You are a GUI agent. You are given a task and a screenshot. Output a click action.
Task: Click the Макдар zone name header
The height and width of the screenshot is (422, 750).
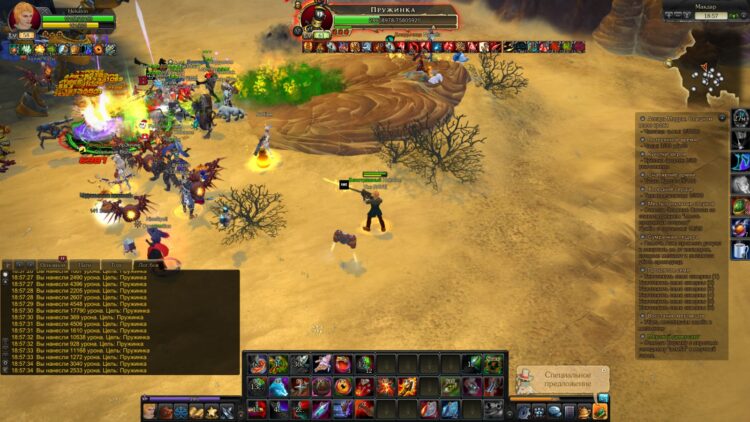(x=706, y=5)
